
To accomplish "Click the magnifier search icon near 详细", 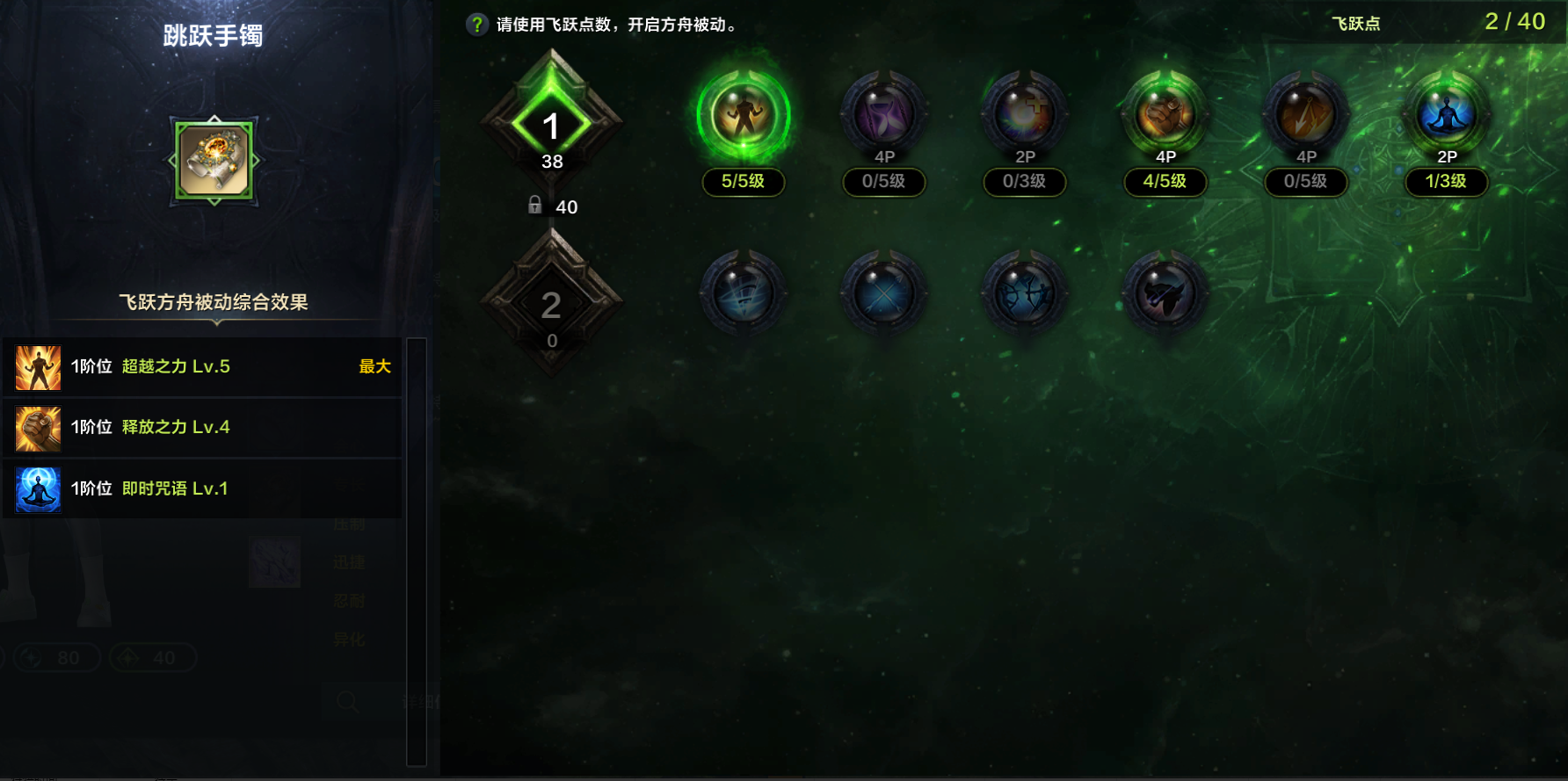I will (348, 702).
